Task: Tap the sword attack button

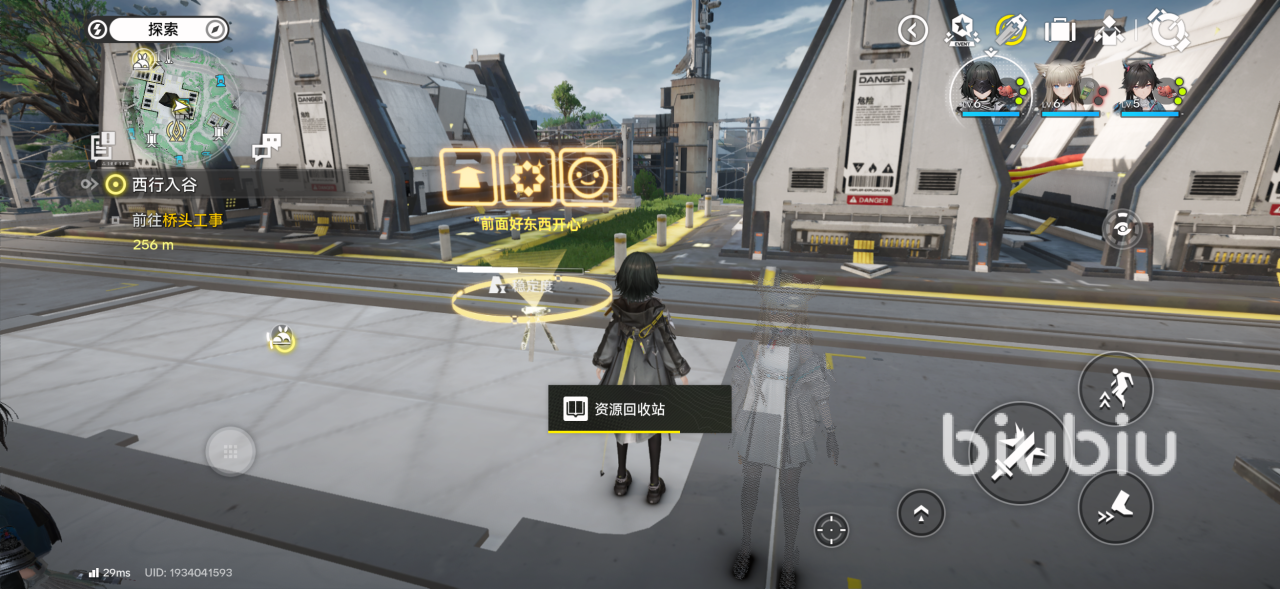Action: point(1019,453)
